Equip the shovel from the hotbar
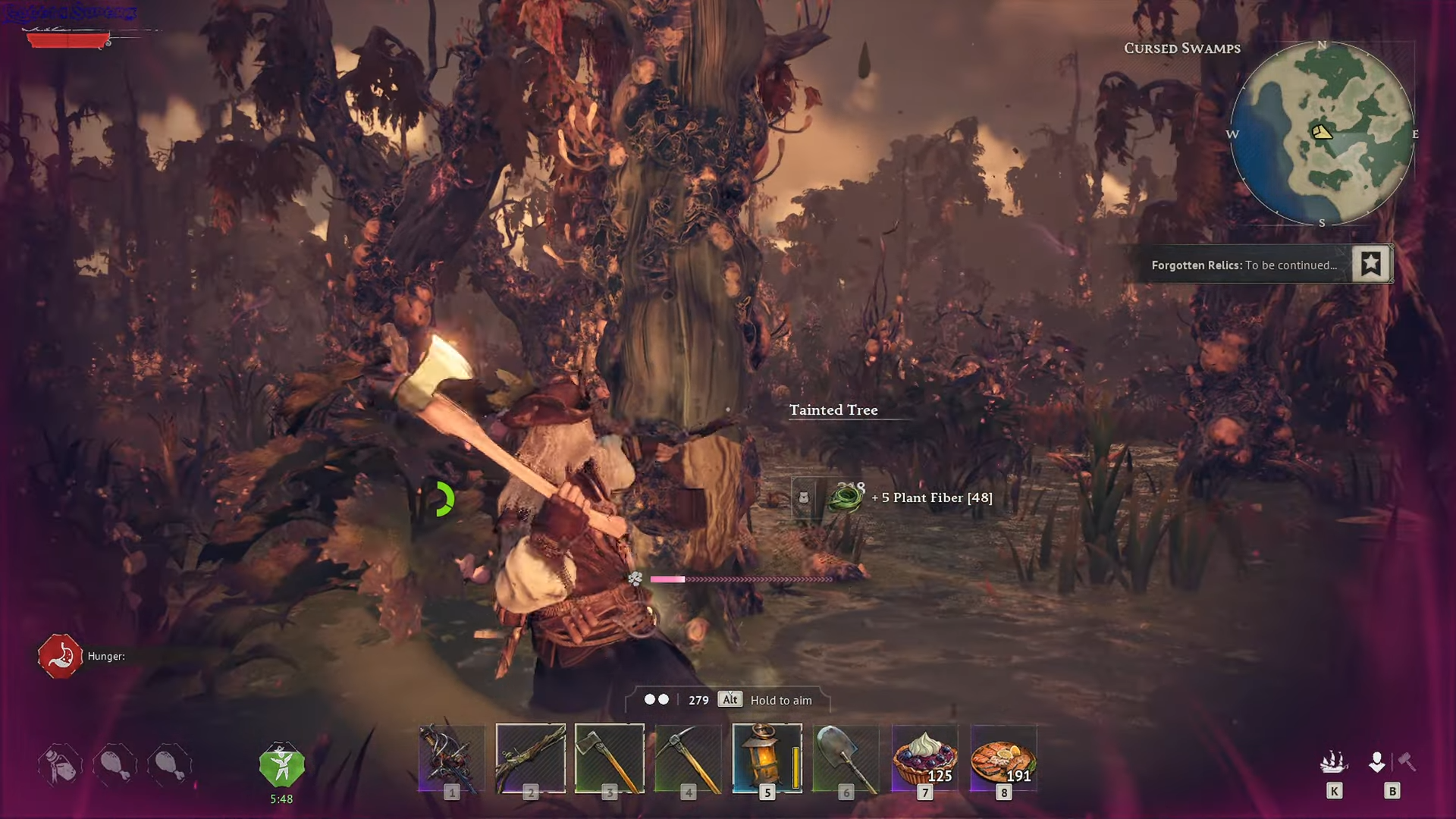Screen dimensions: 1456x819 coord(846,758)
